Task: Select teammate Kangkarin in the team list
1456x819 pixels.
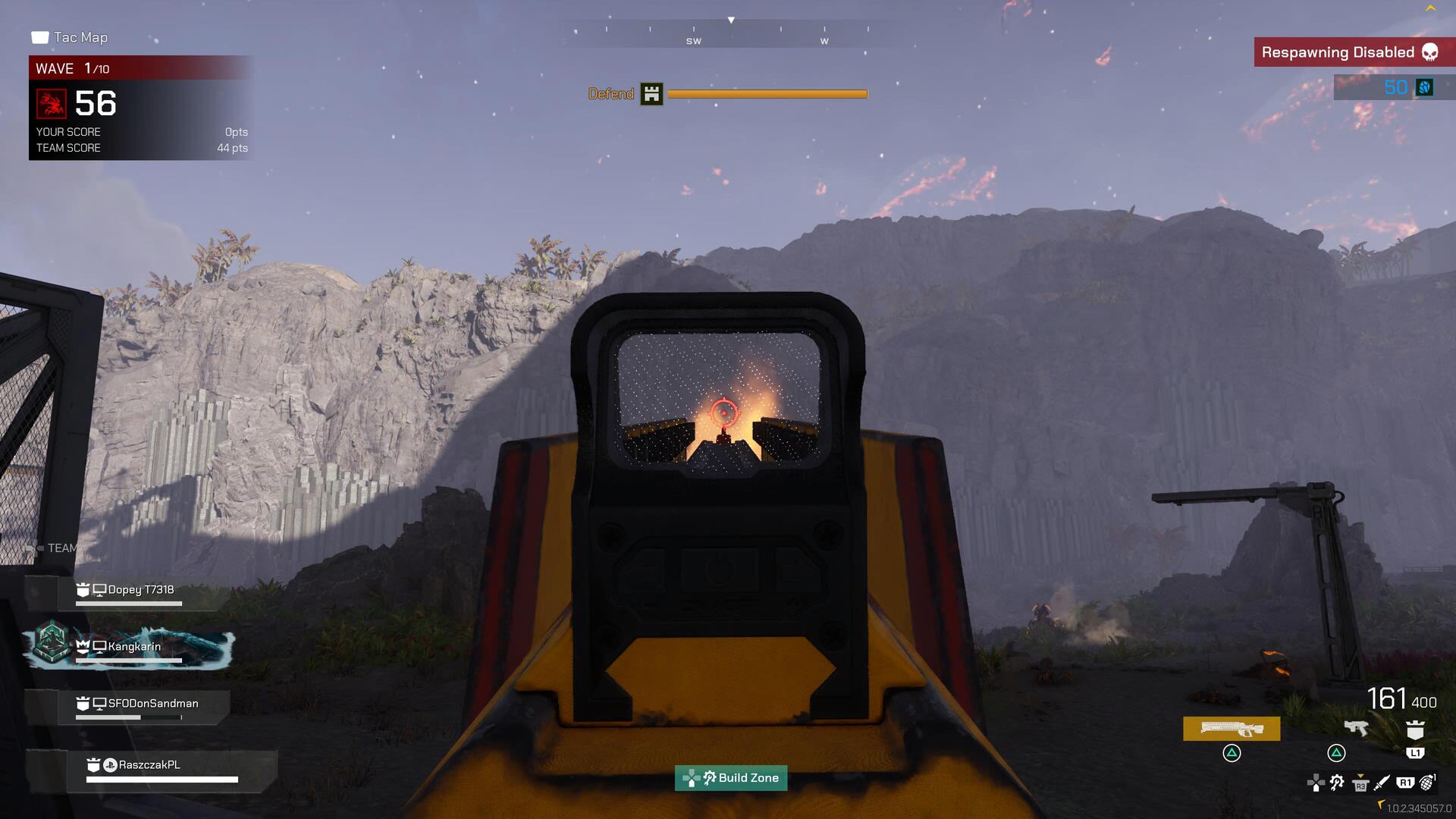Action: pos(134,647)
